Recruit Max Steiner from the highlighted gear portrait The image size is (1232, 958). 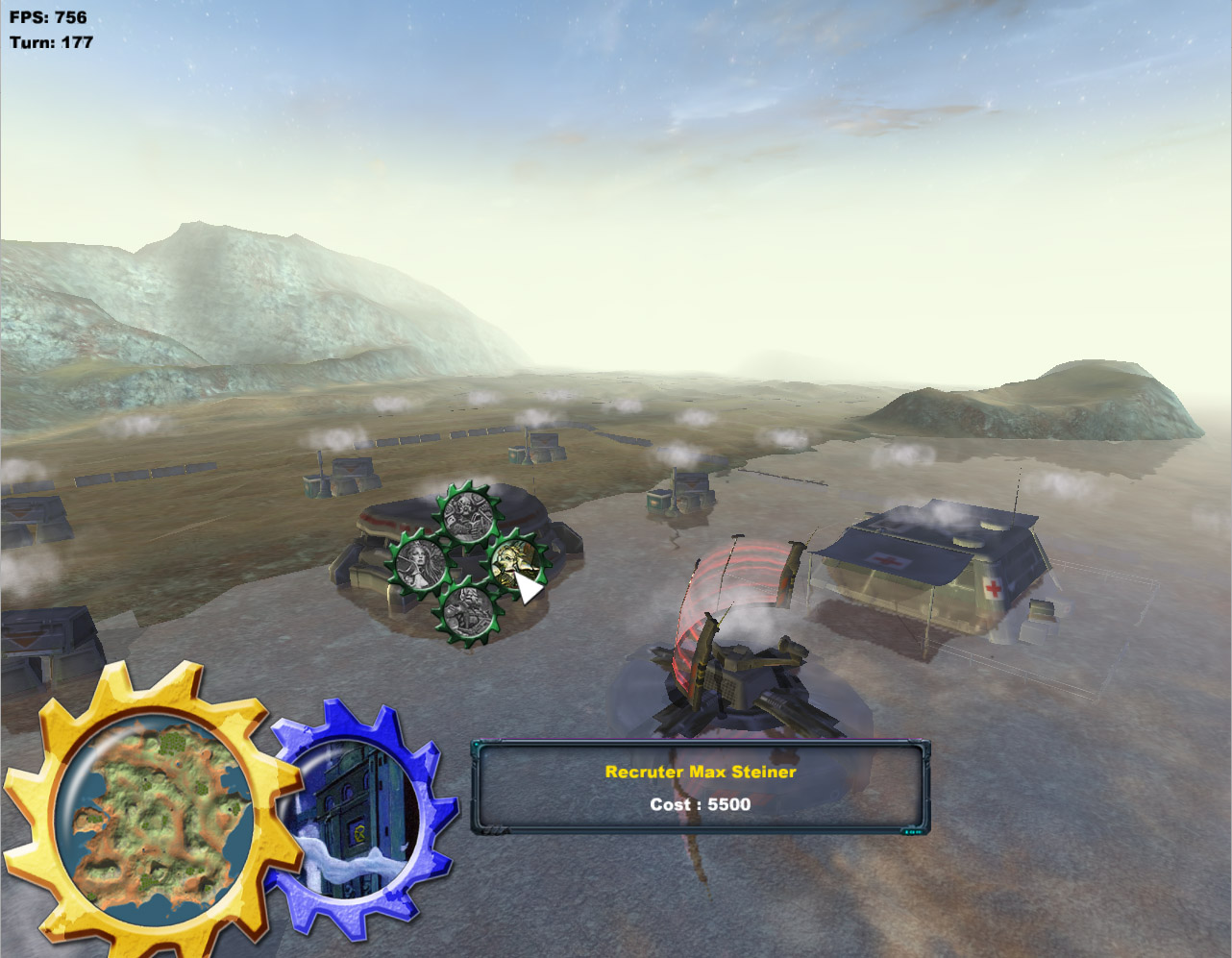click(515, 563)
